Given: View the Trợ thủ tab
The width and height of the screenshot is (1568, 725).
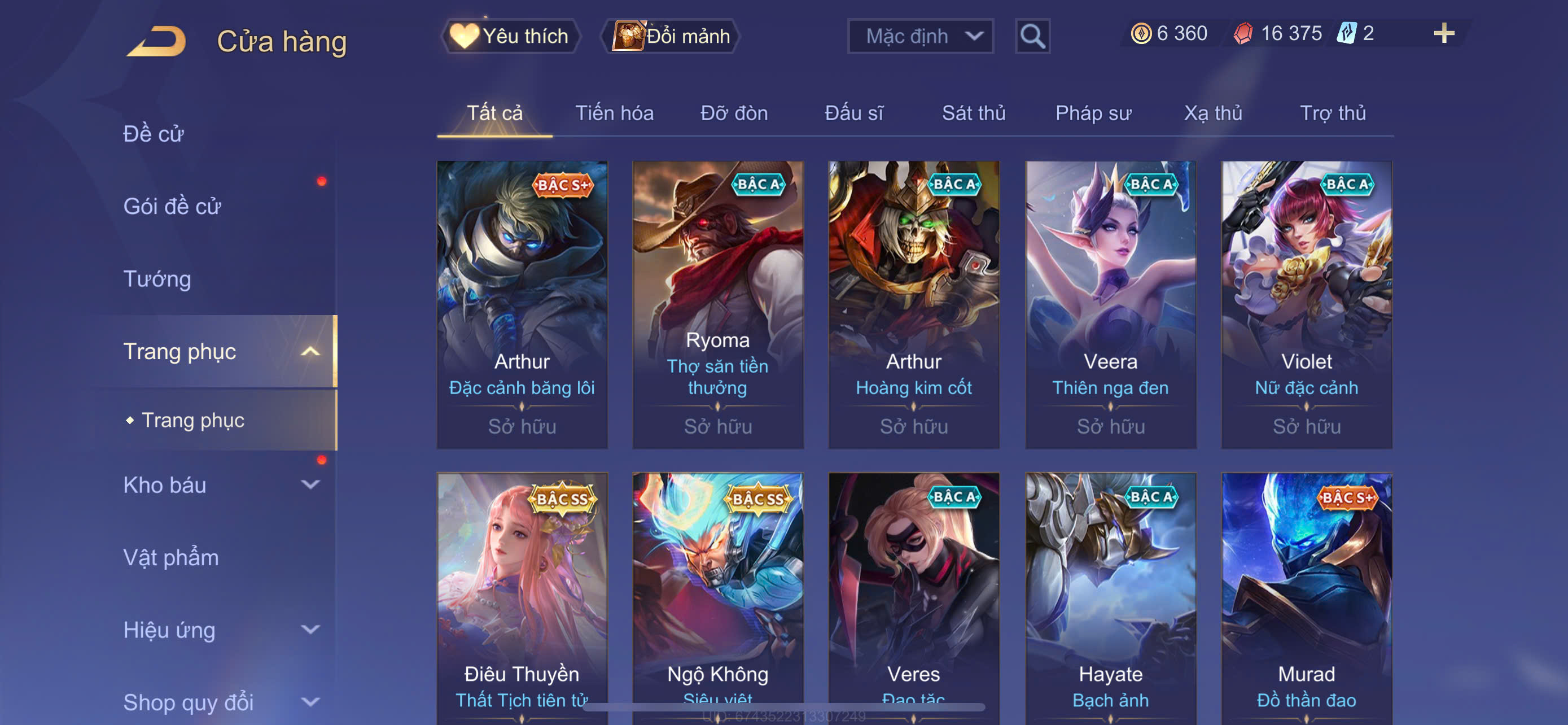Looking at the screenshot, I should [x=1333, y=113].
